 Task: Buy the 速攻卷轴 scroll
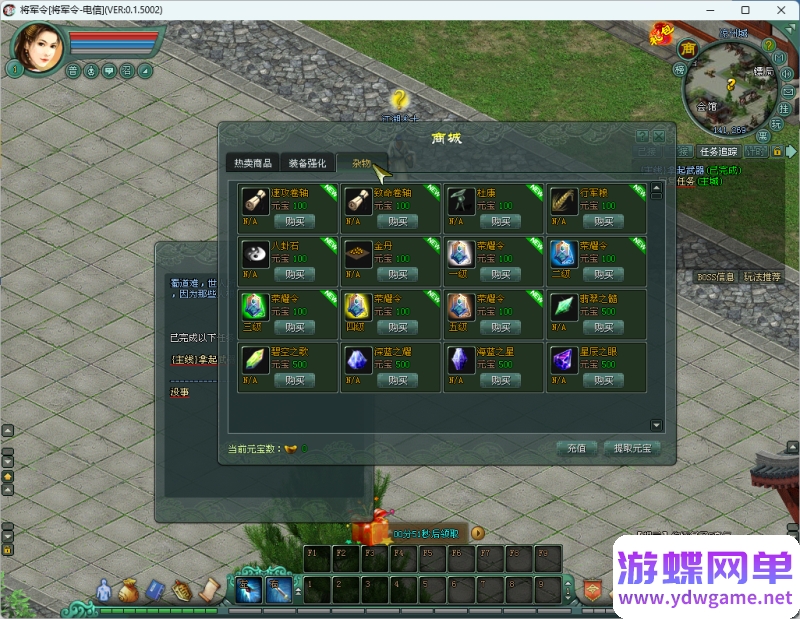point(294,221)
